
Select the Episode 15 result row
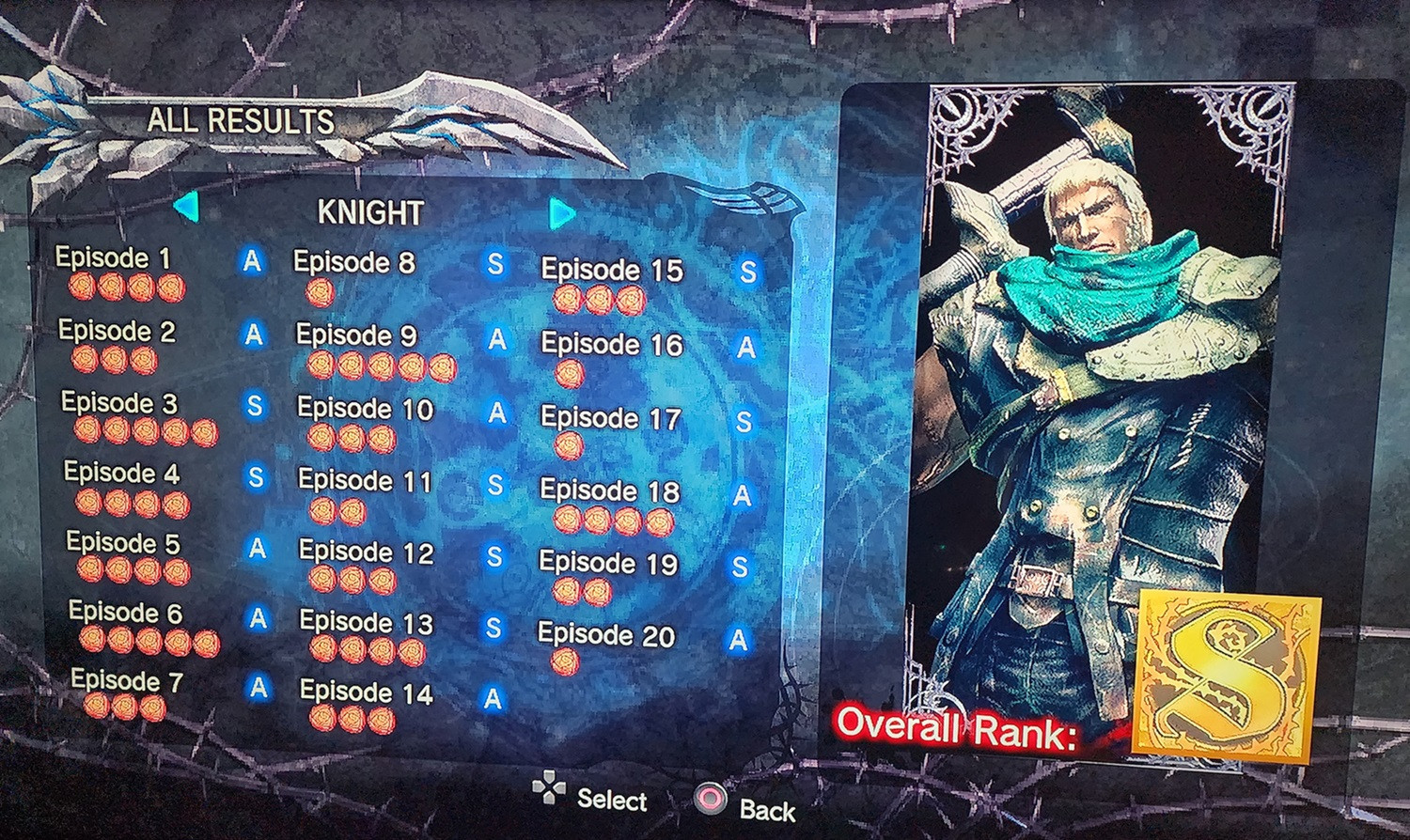coord(612,272)
